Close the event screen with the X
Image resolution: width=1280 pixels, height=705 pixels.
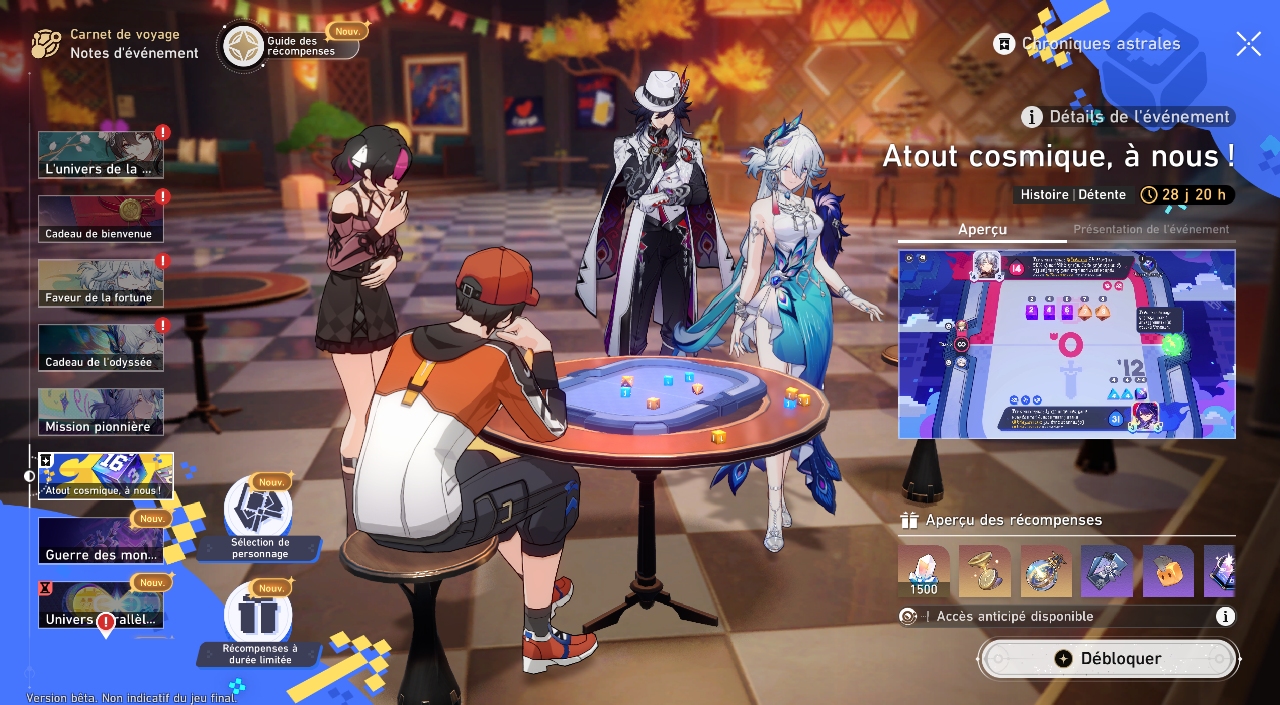(x=1248, y=43)
